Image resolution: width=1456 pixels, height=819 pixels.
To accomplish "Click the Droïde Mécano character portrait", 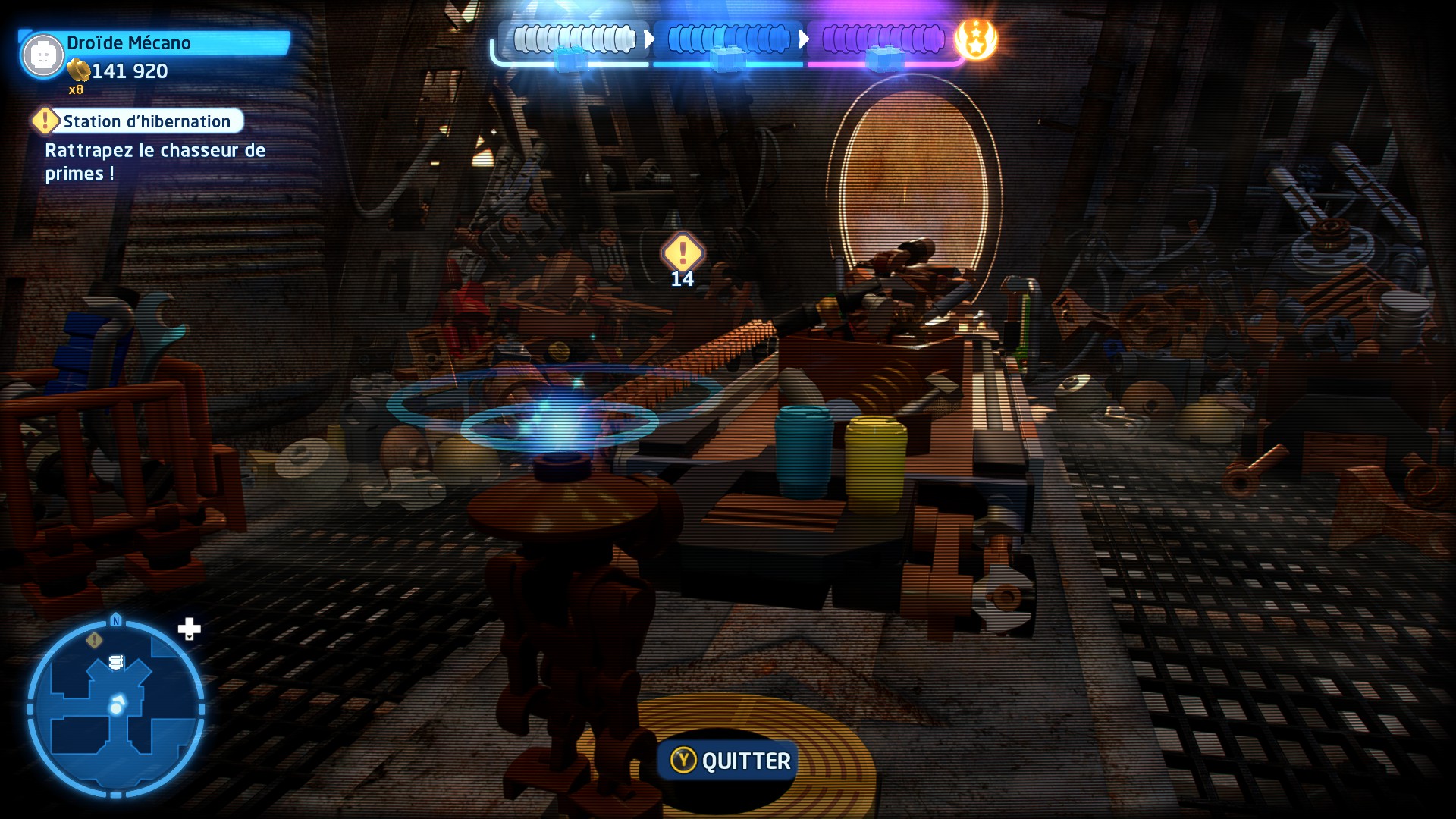I will [x=42, y=55].
